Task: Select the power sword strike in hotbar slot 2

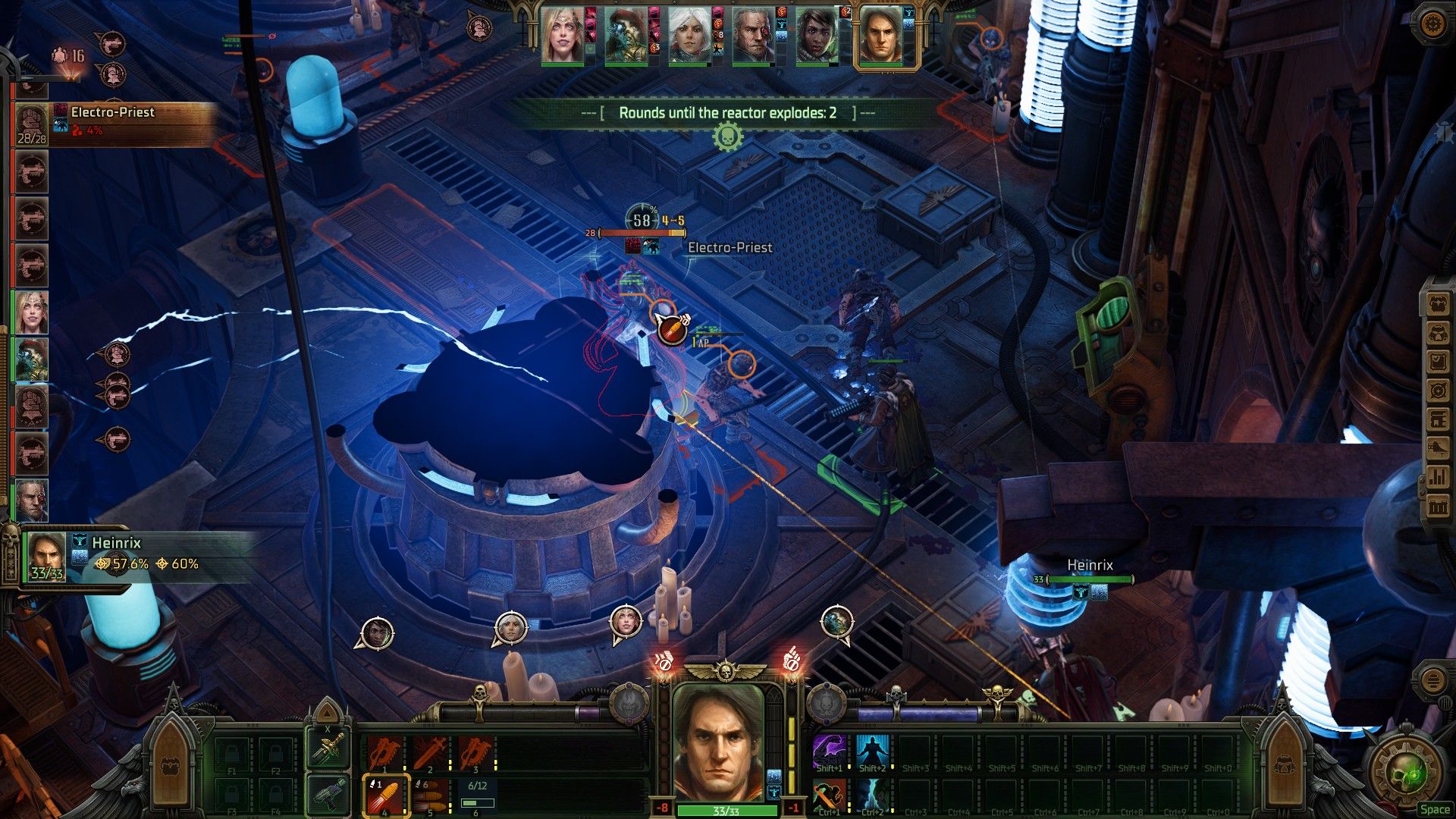Action: coord(429,754)
